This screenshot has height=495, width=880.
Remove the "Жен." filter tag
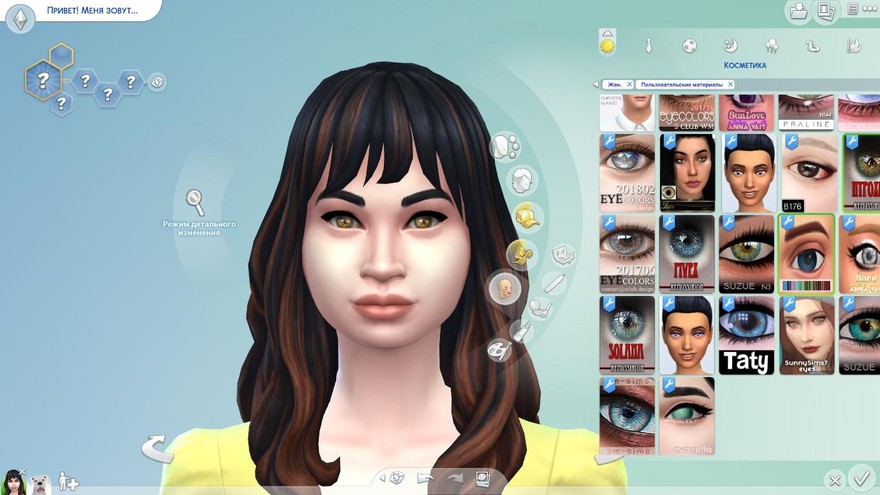point(629,85)
